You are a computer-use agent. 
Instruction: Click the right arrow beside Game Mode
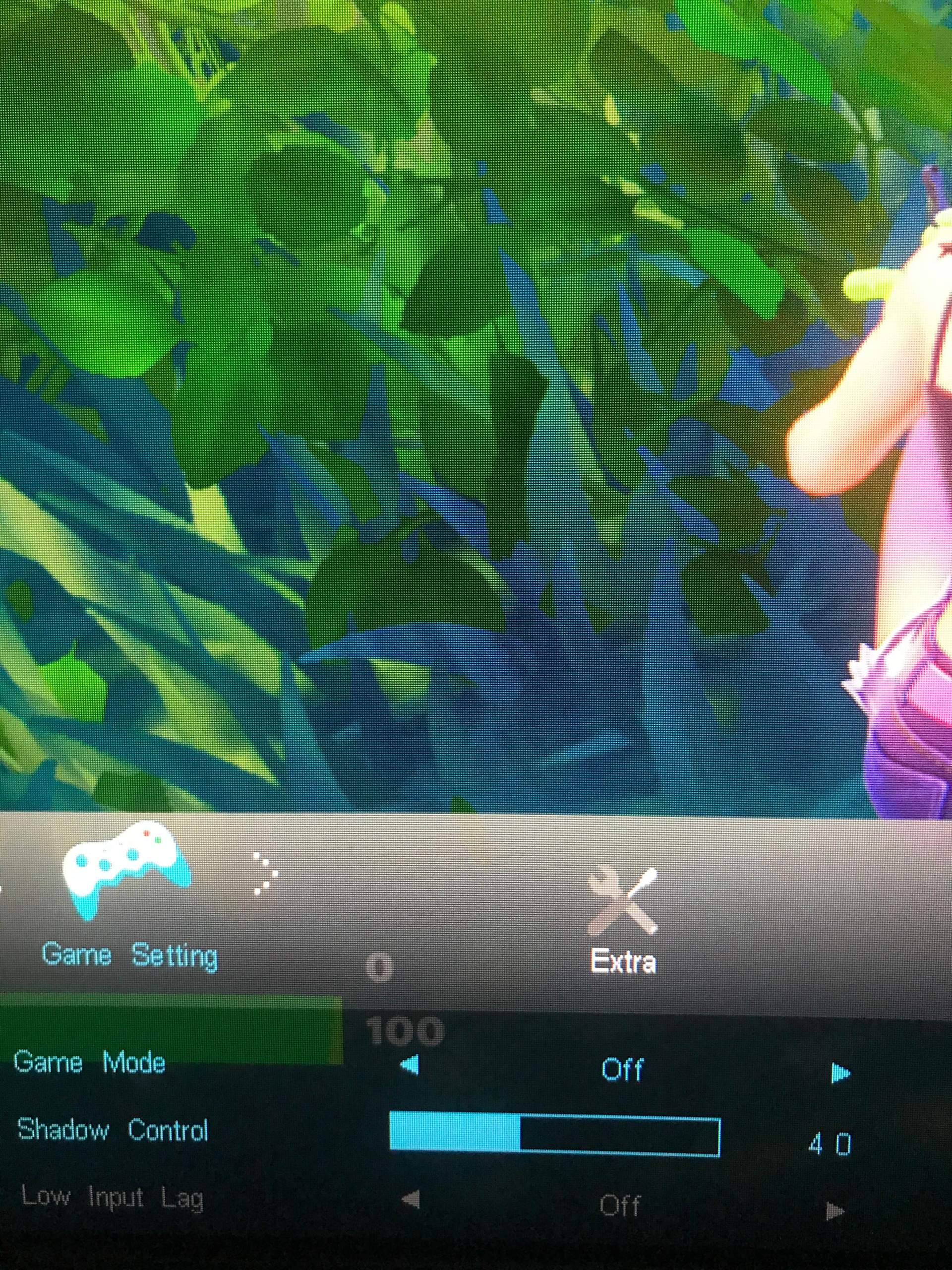coord(840,1069)
